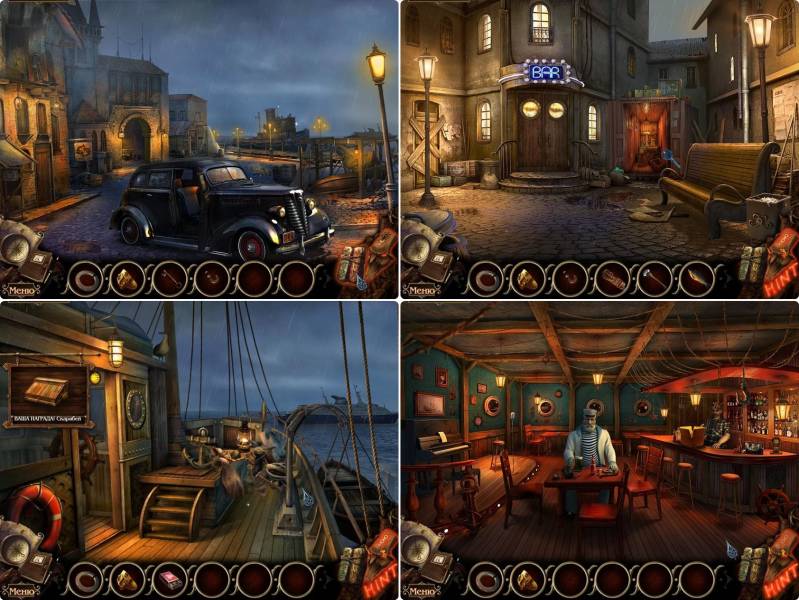
Task: Open Меню in the BAR exterior scene
Action: point(422,291)
